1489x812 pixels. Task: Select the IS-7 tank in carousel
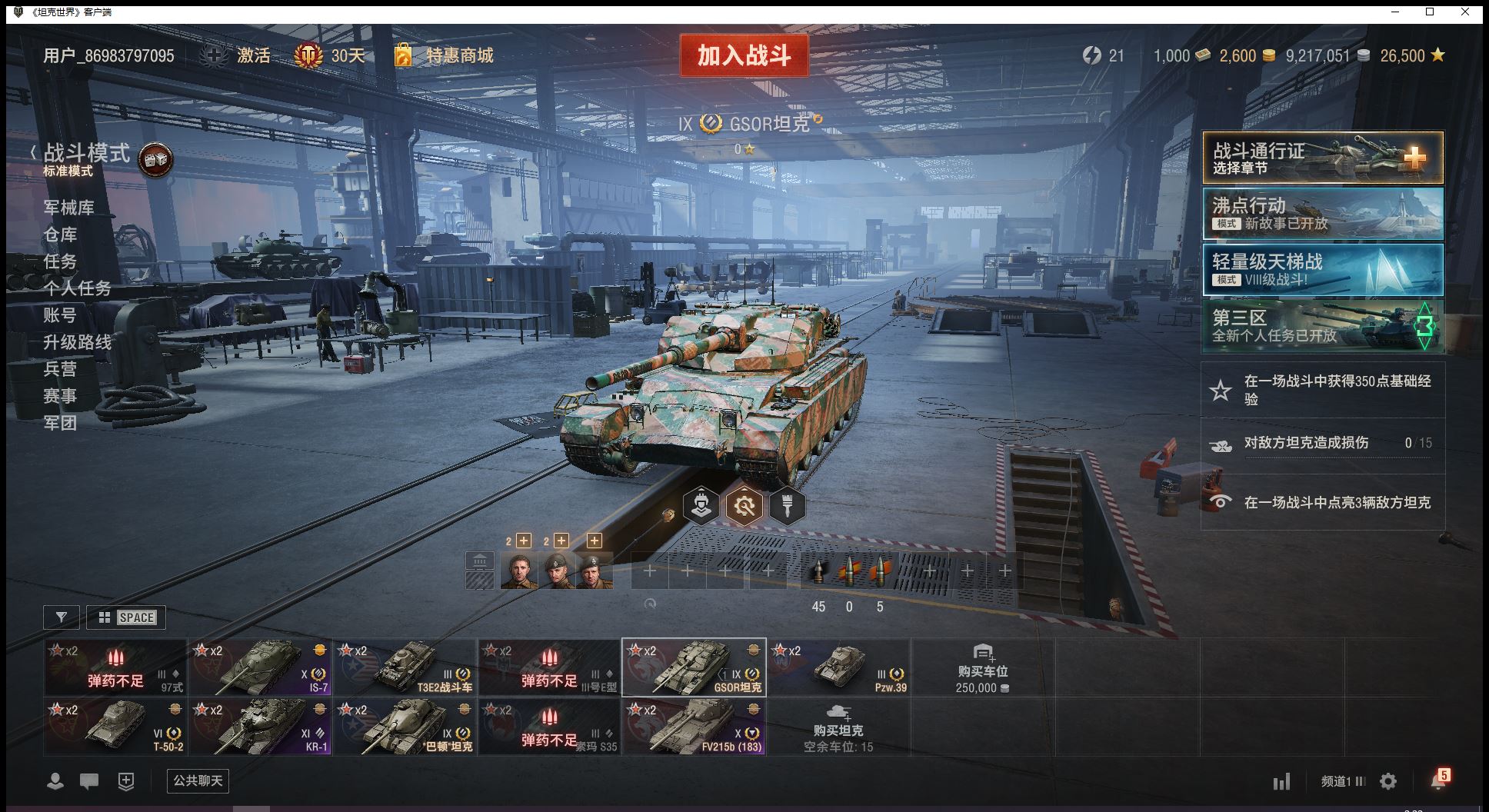(x=261, y=667)
